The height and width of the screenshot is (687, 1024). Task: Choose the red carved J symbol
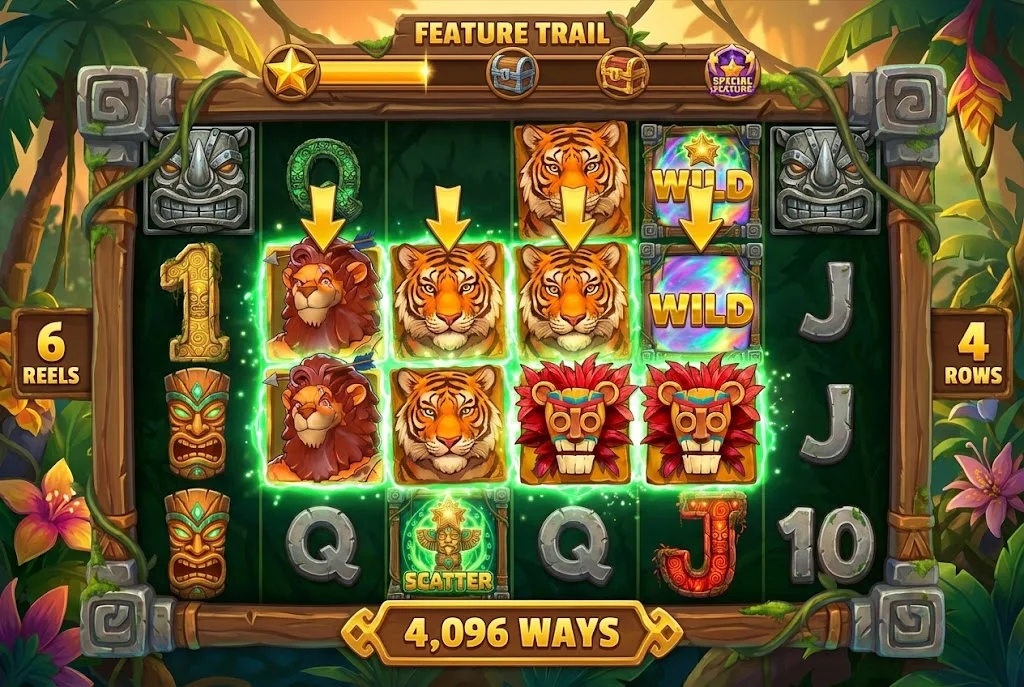(x=701, y=545)
